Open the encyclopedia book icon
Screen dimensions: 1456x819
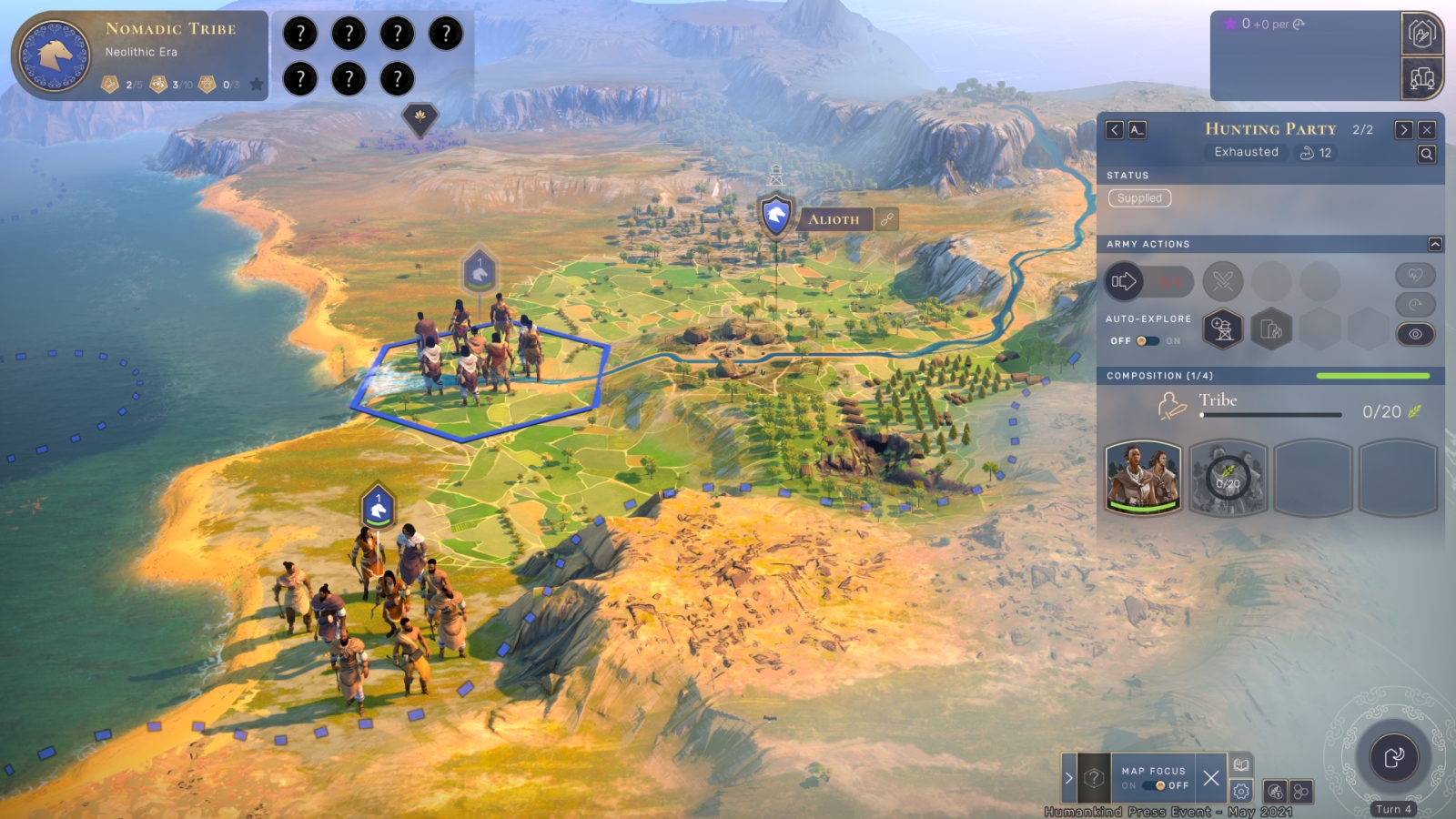[1240, 765]
